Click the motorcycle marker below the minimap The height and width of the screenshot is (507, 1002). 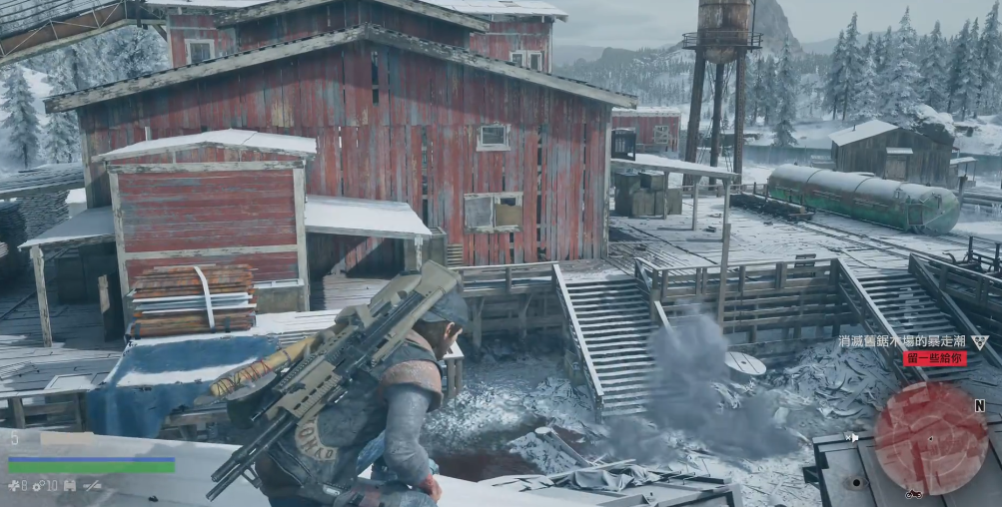point(912,494)
